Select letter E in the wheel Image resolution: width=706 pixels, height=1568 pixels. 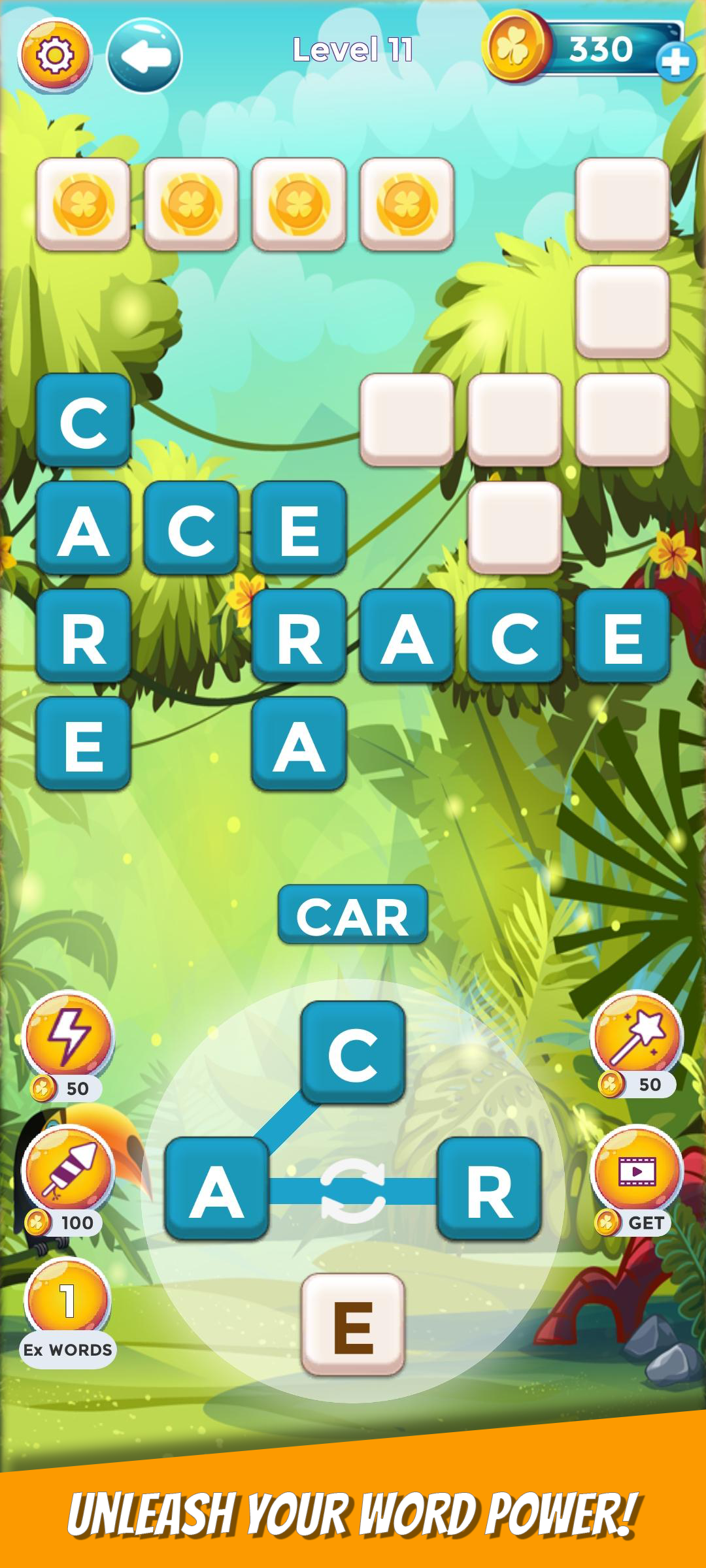click(353, 1325)
